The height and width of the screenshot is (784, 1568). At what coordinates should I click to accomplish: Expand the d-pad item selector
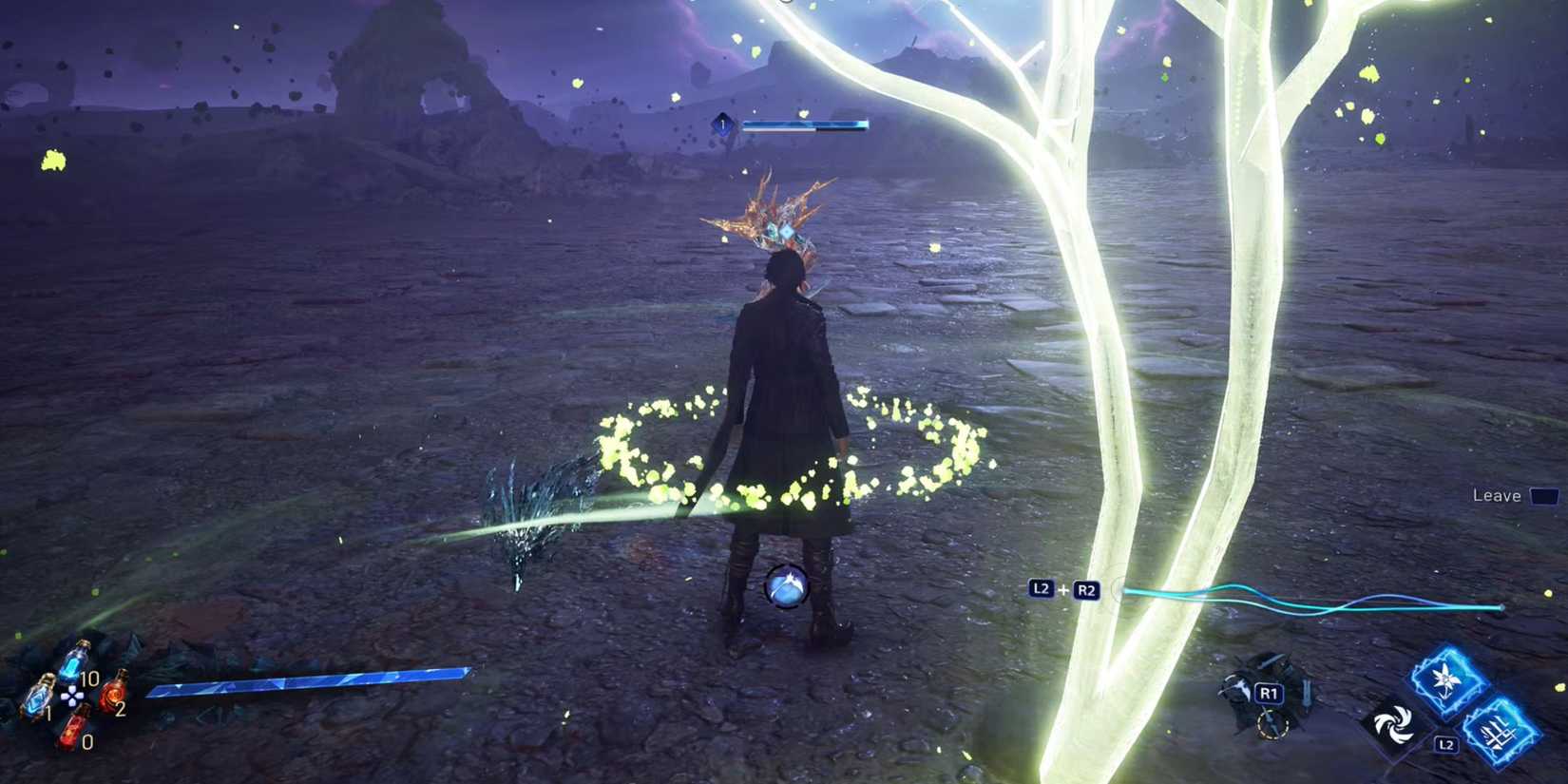click(x=73, y=697)
